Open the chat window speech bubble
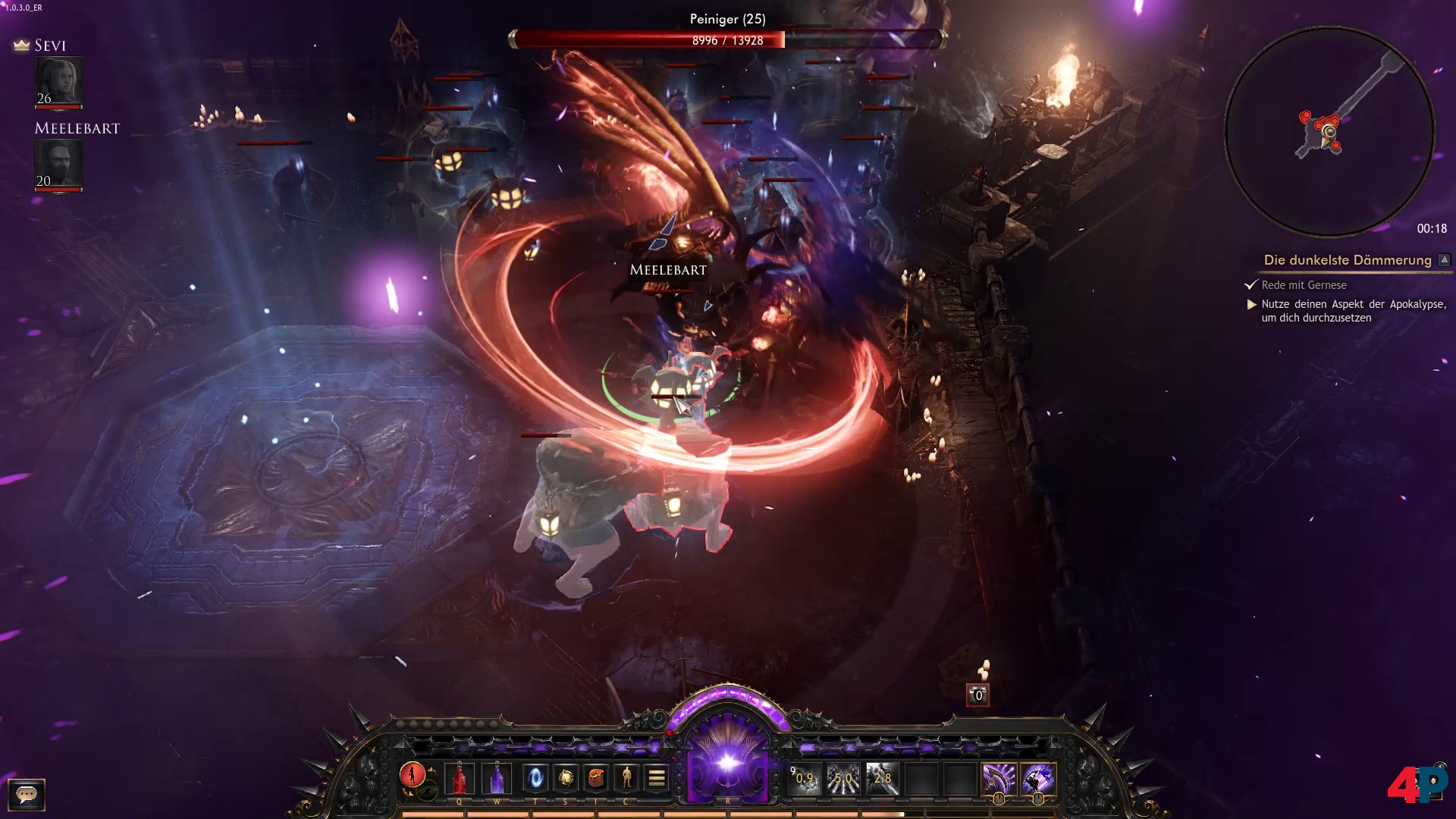 tap(27, 794)
